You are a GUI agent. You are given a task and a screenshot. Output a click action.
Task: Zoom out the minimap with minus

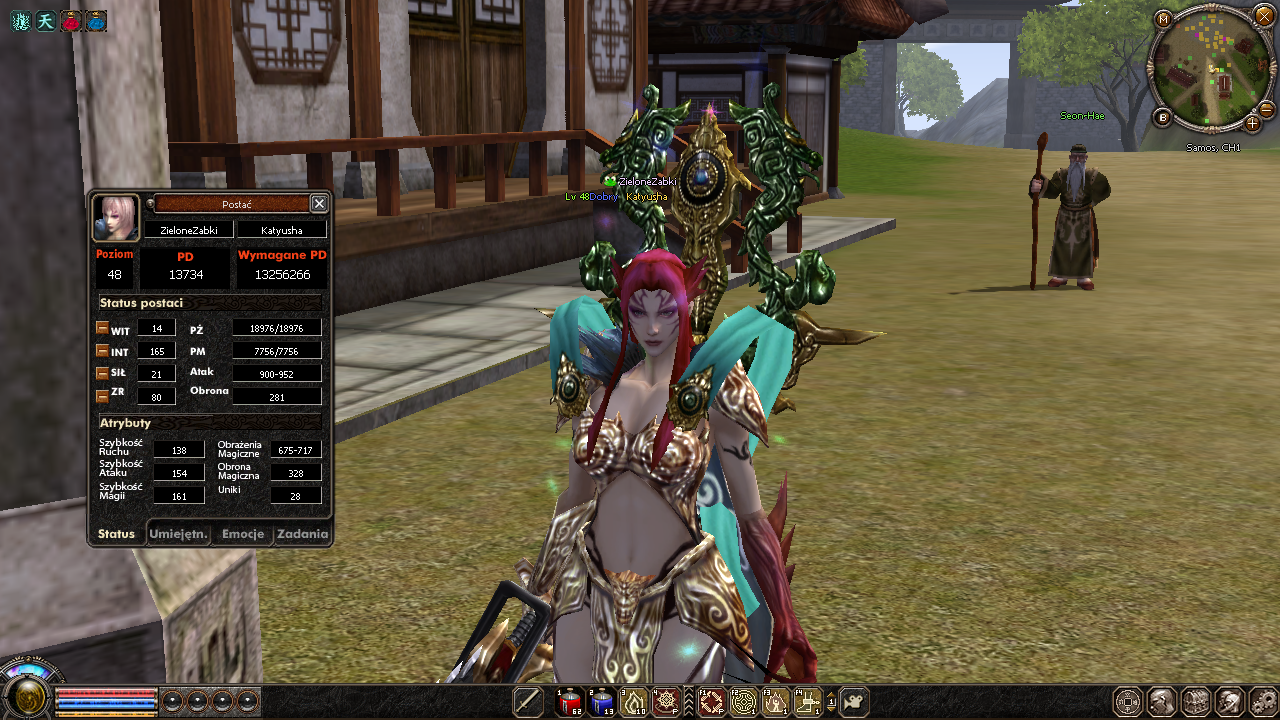[x=1266, y=109]
